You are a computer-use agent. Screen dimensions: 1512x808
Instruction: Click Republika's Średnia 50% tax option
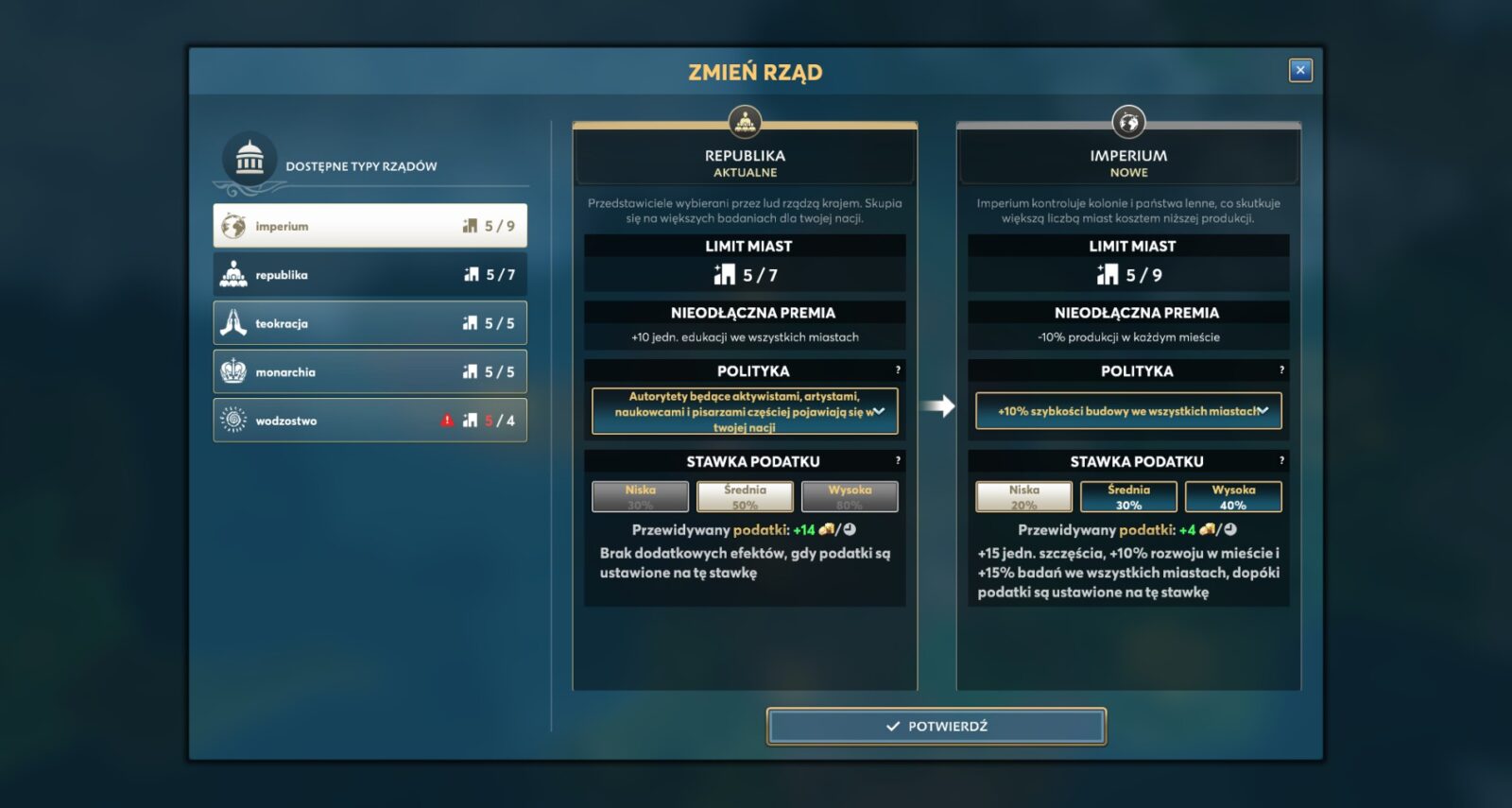click(745, 496)
